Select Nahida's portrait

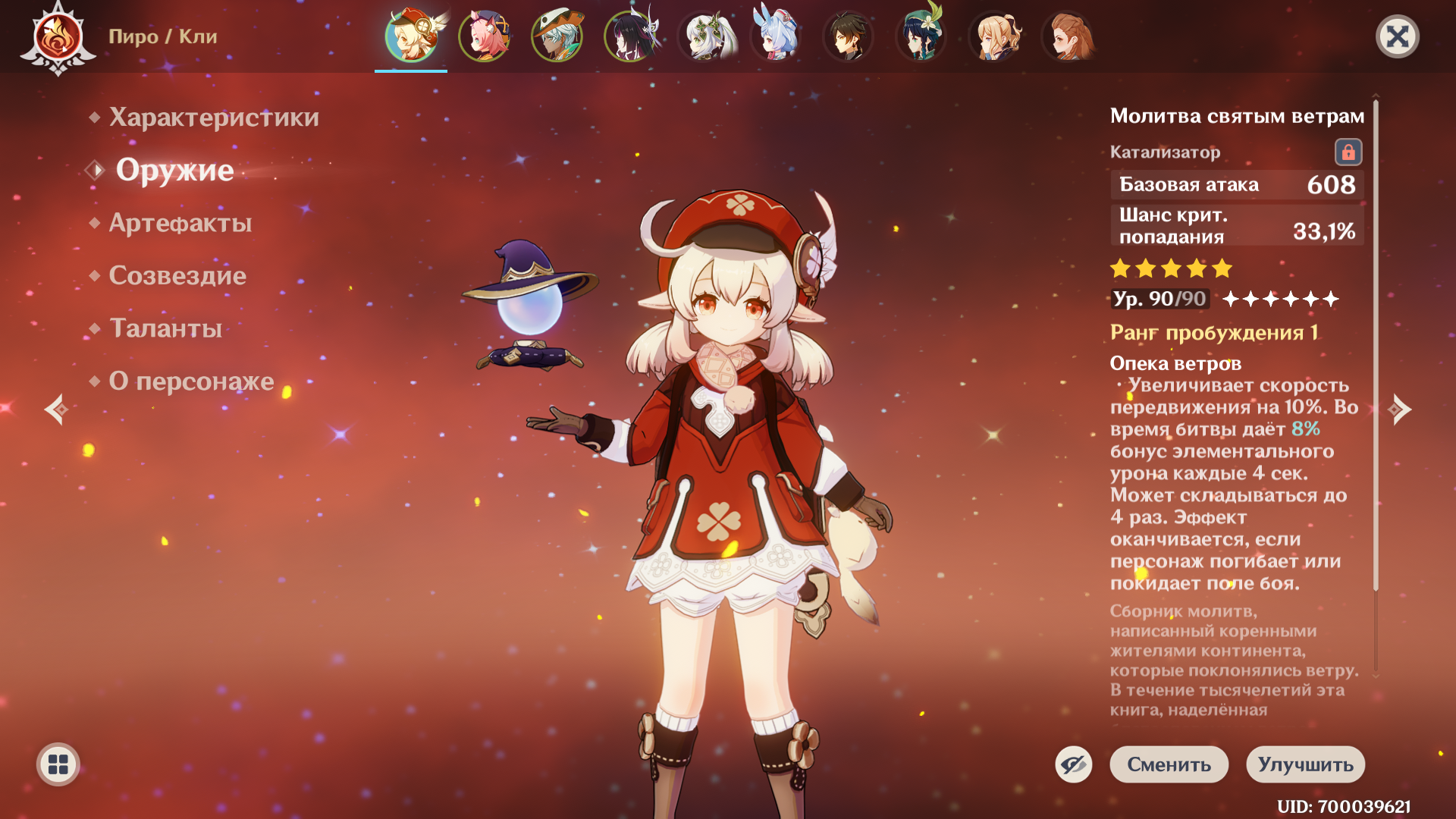(702, 36)
